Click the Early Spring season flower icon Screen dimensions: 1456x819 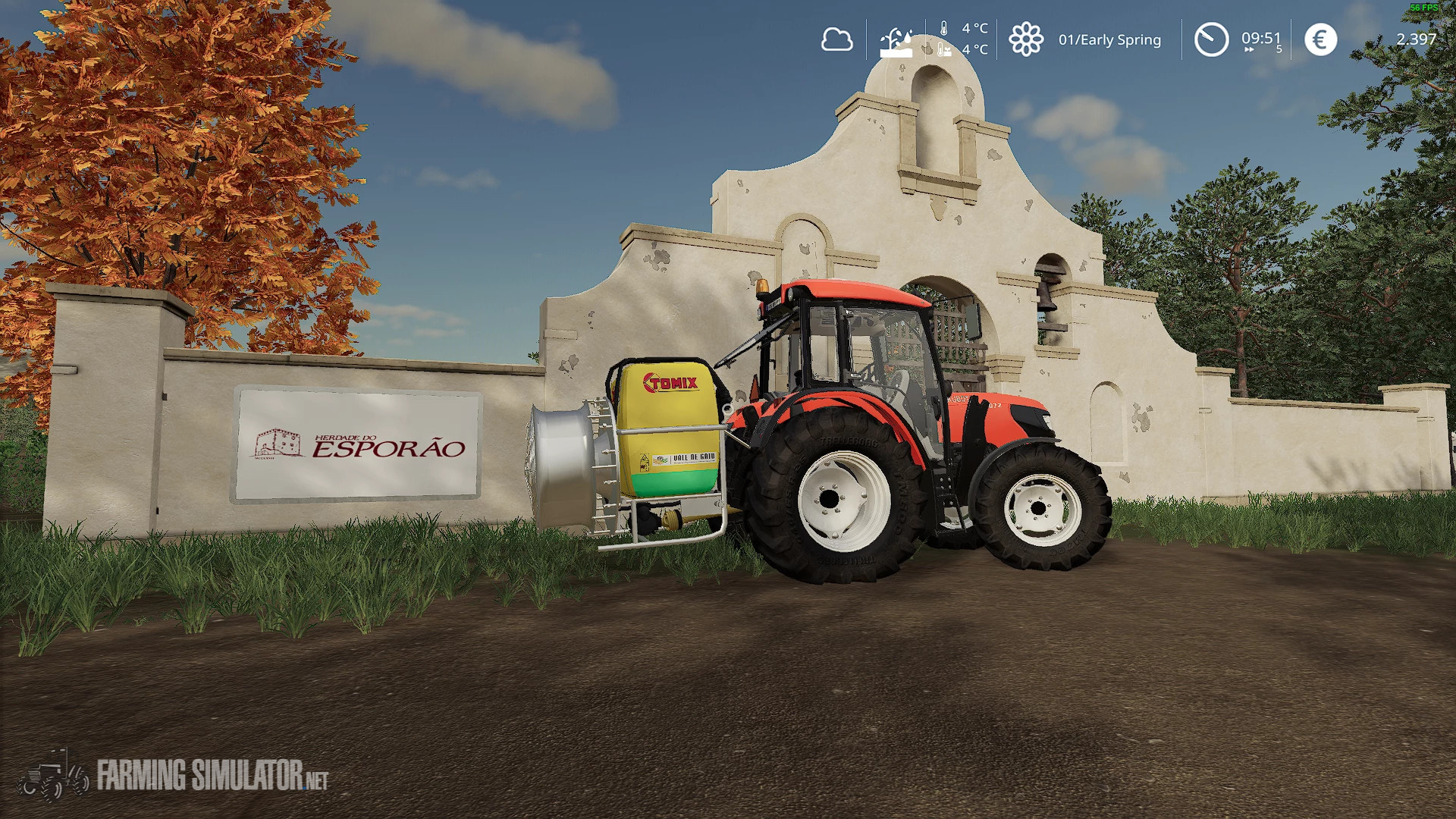click(1028, 39)
